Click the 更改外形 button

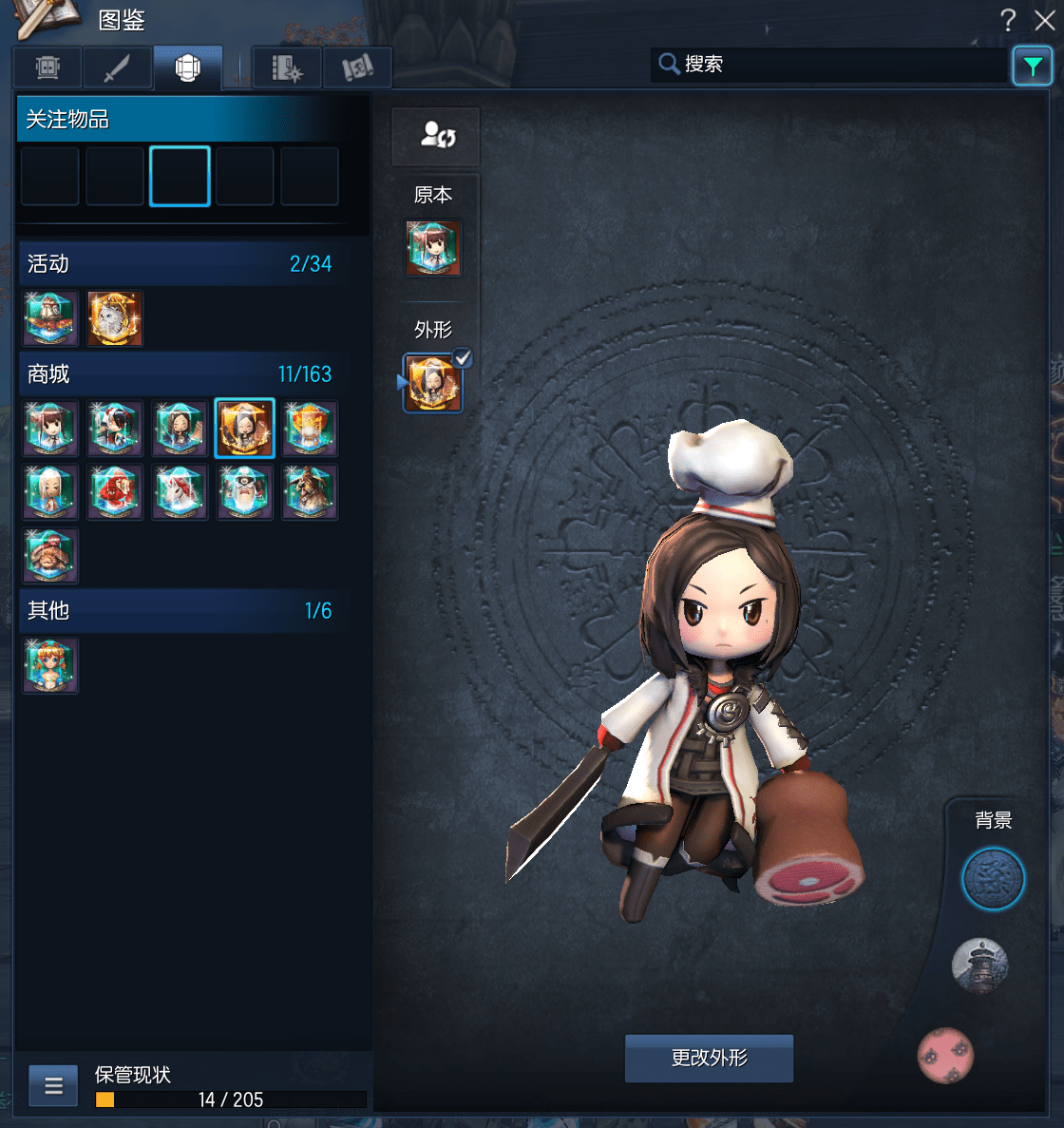(709, 1058)
